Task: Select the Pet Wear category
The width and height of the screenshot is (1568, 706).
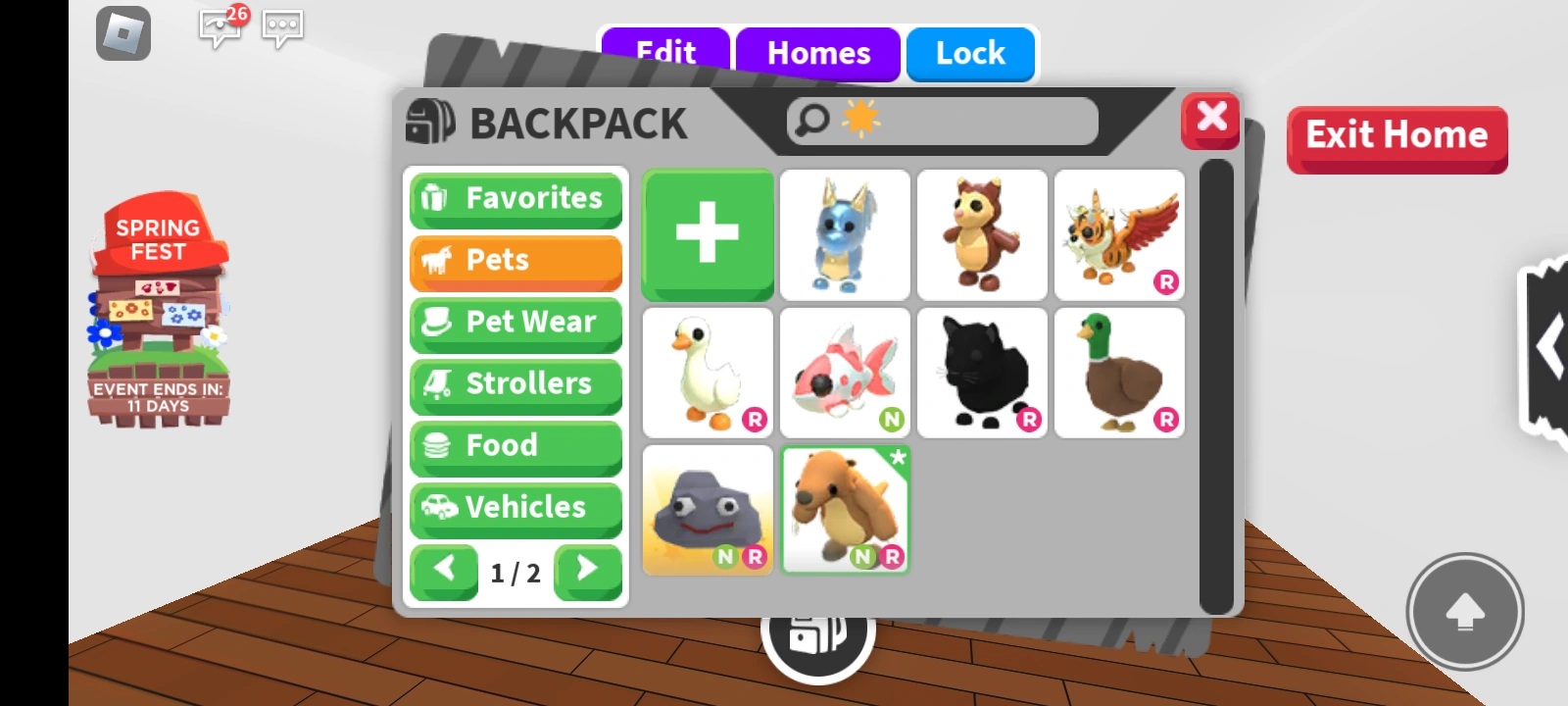Action: point(515,322)
